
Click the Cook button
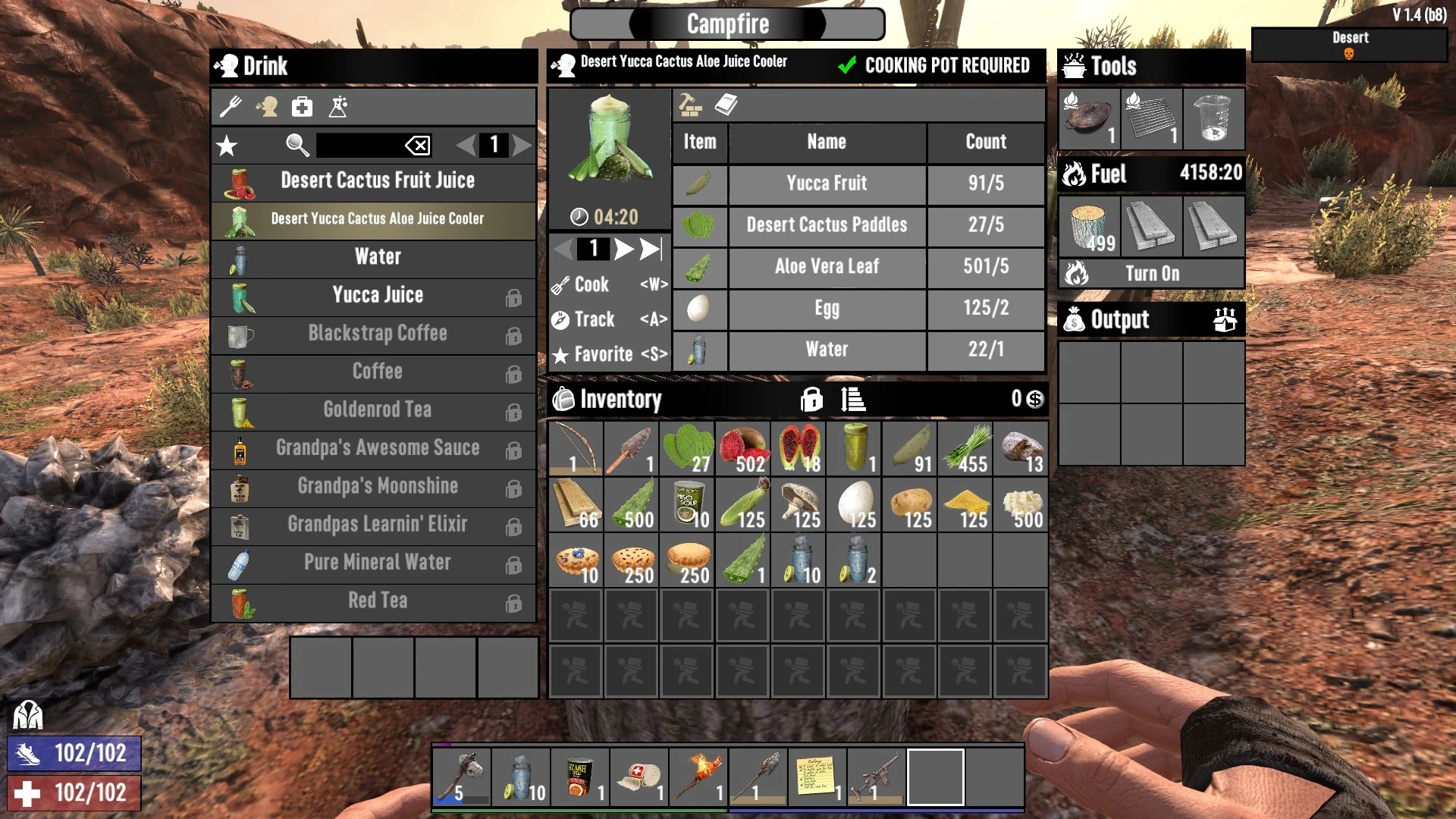coord(592,284)
